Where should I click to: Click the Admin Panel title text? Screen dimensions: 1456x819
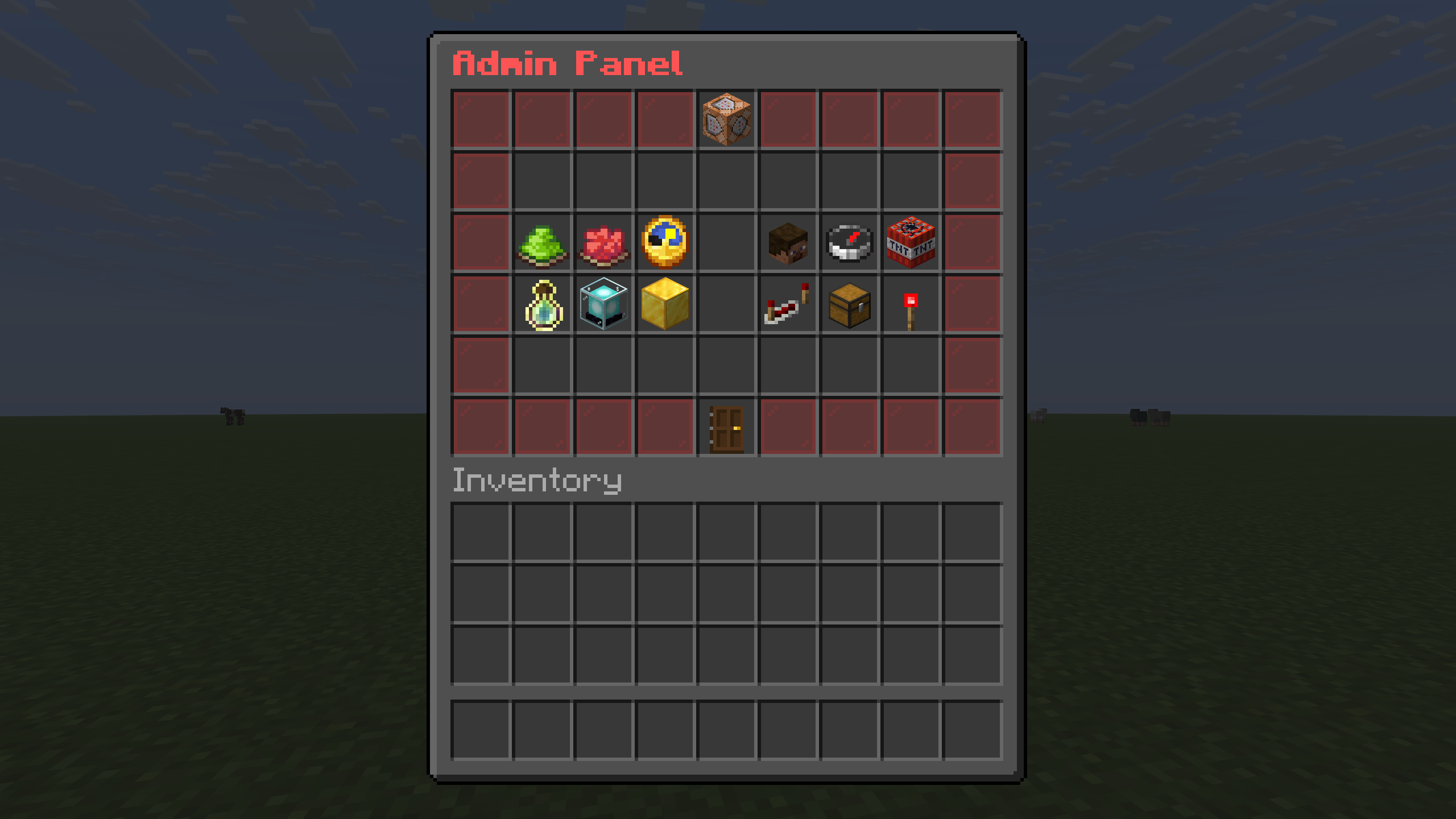tap(569, 63)
